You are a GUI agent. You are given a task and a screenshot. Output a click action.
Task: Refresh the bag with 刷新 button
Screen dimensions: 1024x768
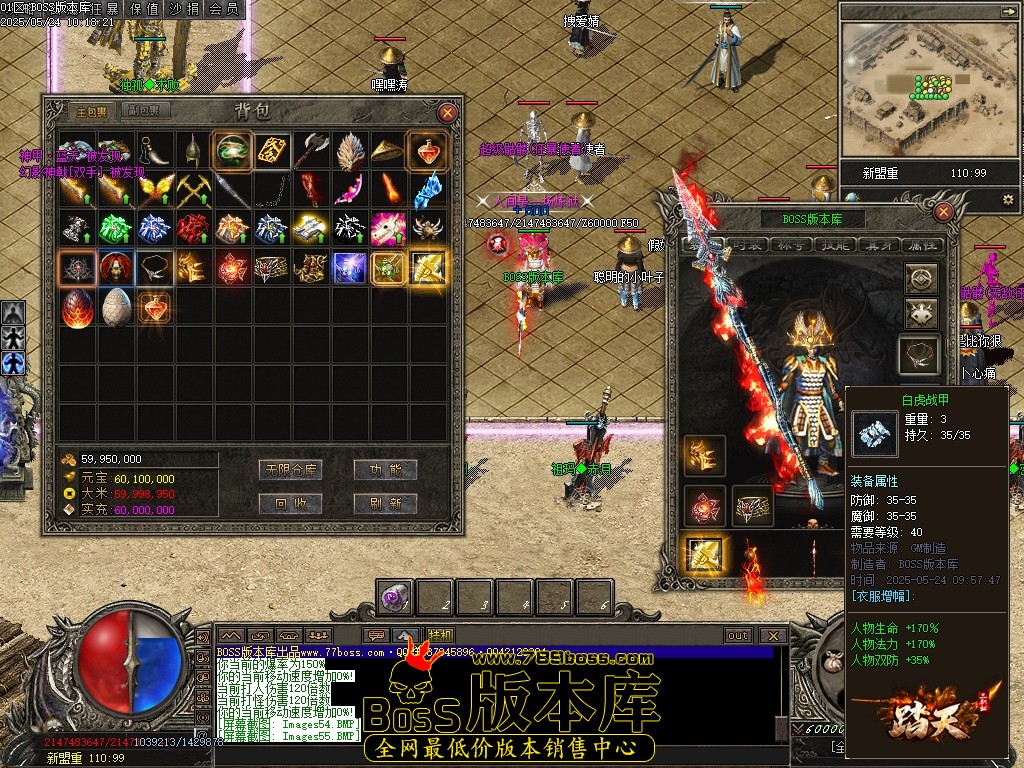385,502
